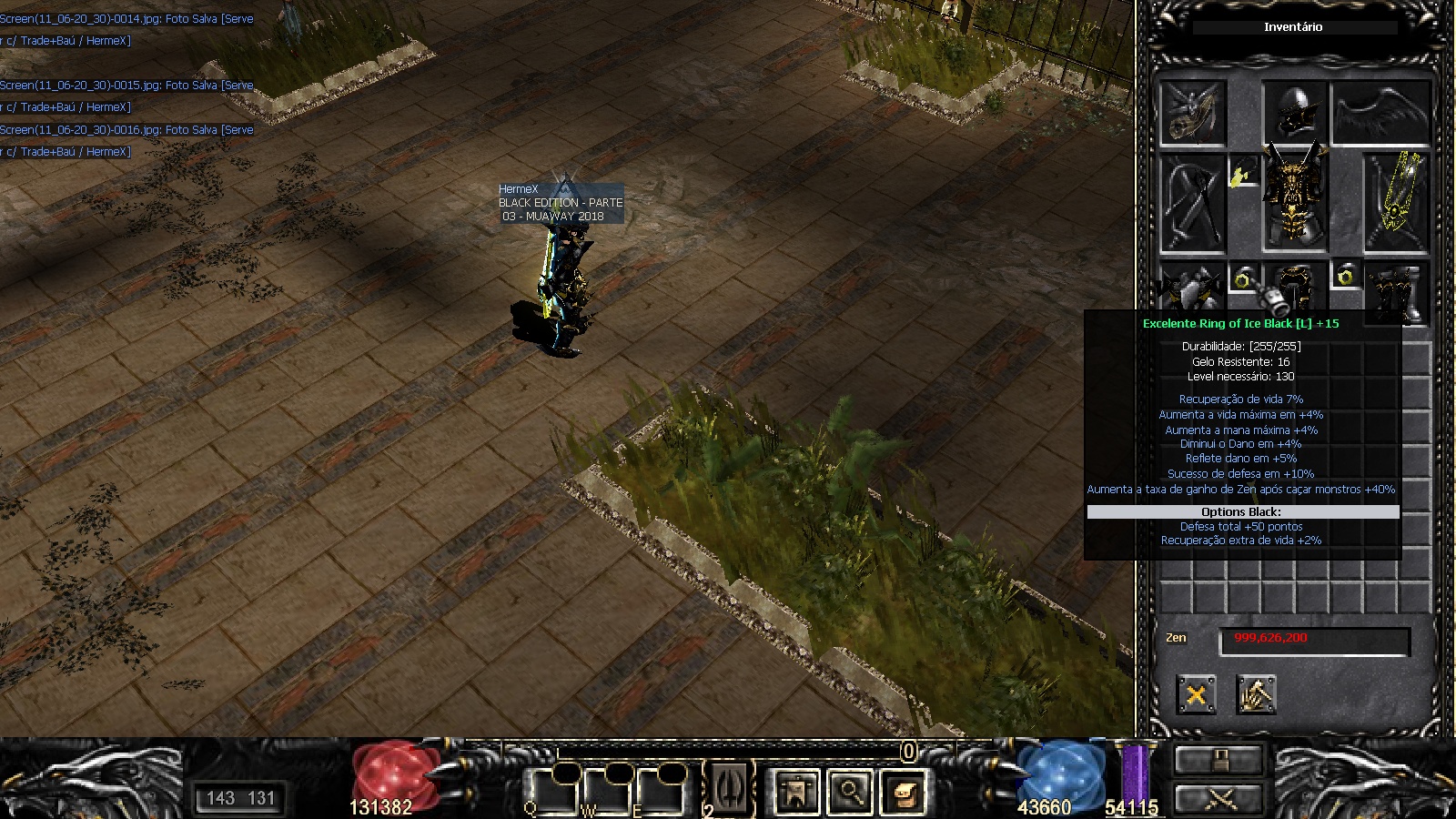
Task: Click the yellow shield in the off-hand slot
Action: pyautogui.click(x=1396, y=202)
